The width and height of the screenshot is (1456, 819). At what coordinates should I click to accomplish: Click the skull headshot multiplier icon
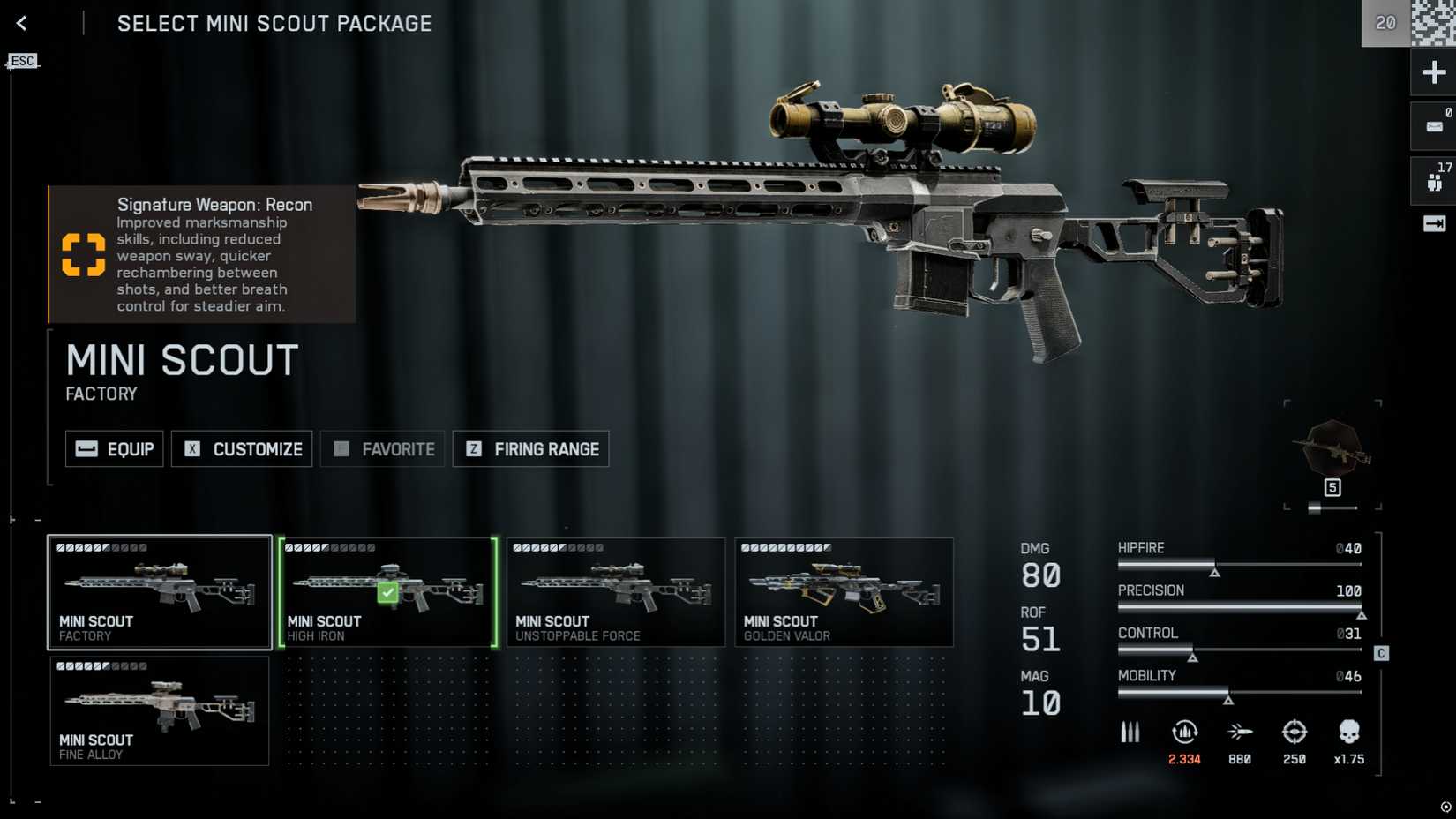point(1348,732)
